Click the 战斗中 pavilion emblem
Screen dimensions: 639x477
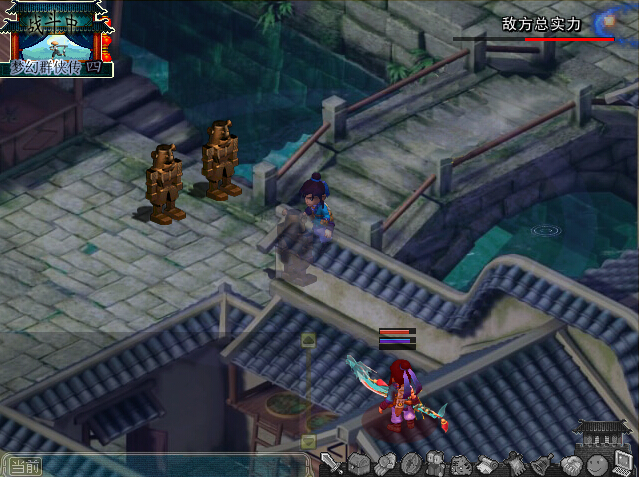(x=56, y=38)
